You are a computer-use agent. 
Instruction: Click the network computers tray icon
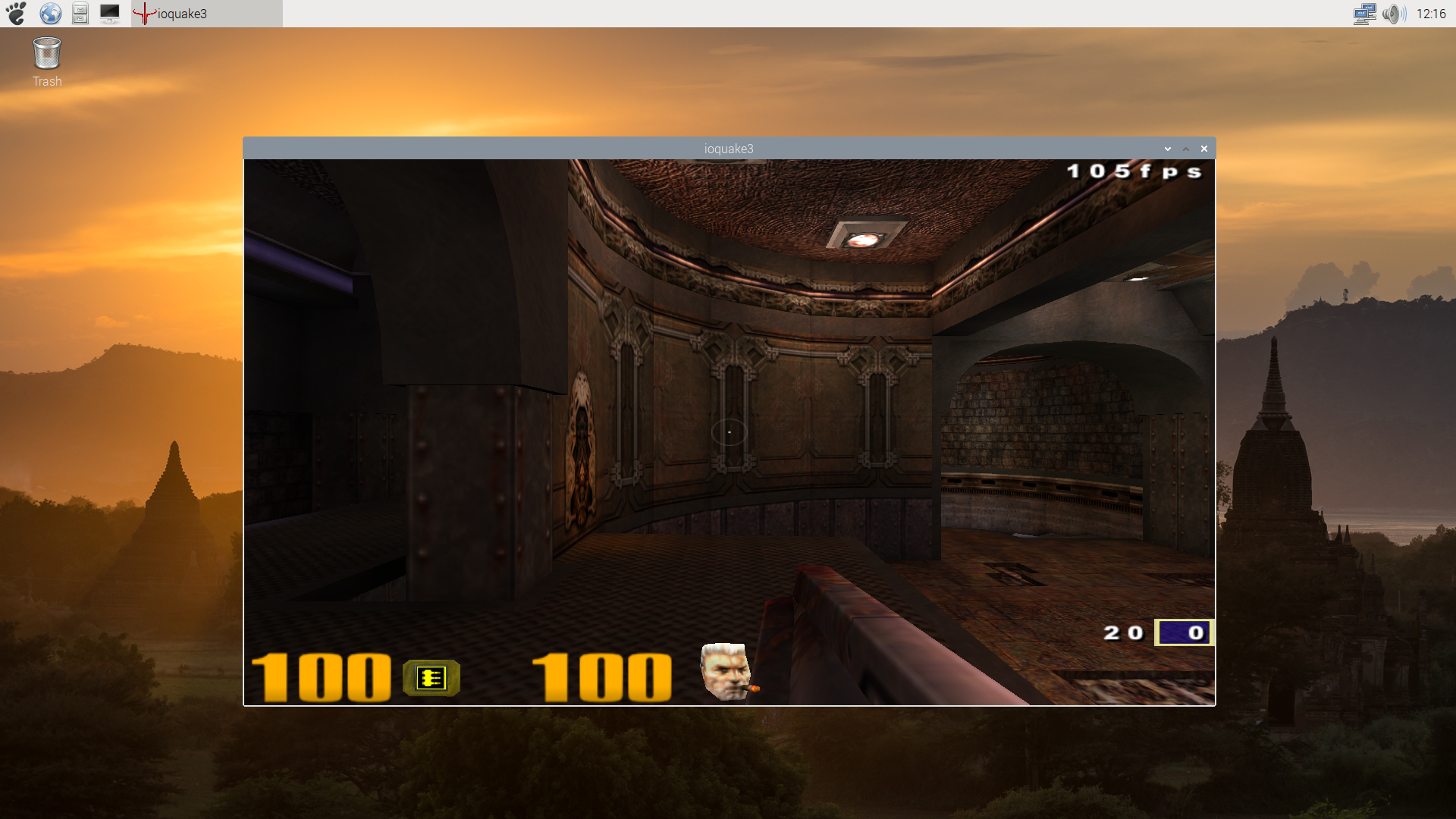point(1363,14)
